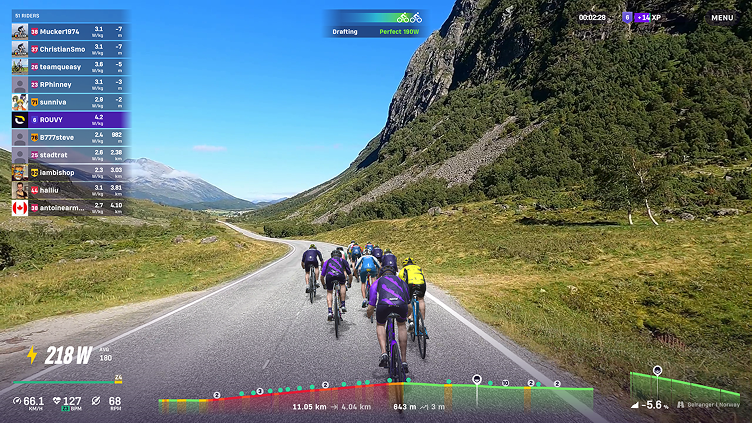Choose the antoinearm rider with Canada flag

pyautogui.click(x=69, y=207)
